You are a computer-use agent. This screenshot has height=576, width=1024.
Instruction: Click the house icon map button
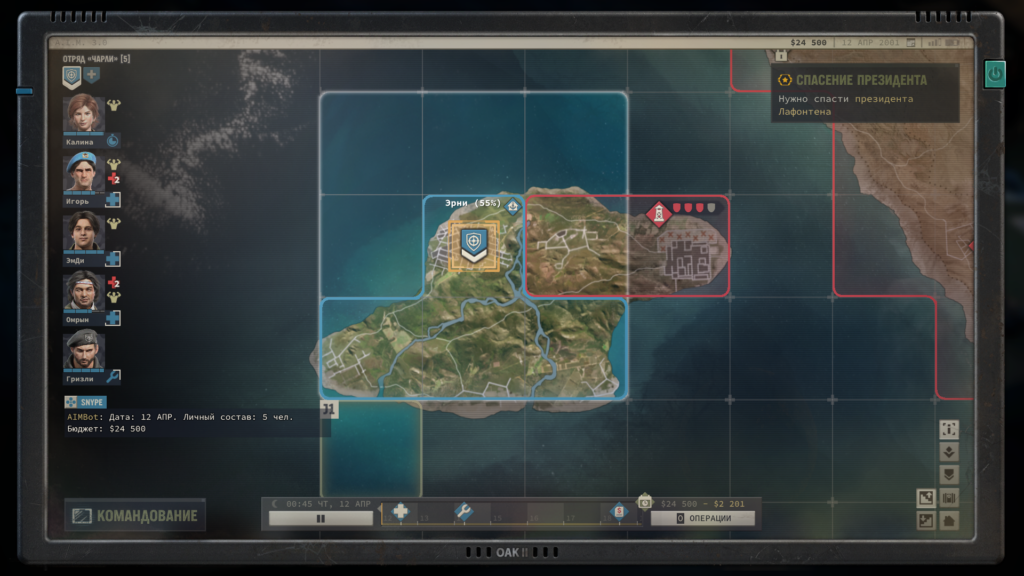949,520
